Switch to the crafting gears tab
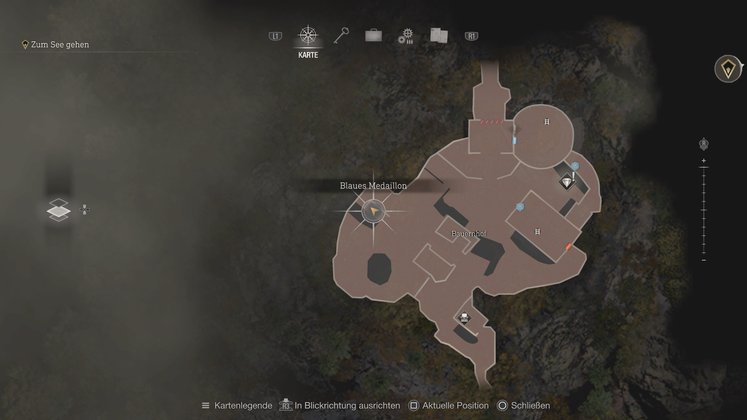 pos(405,37)
